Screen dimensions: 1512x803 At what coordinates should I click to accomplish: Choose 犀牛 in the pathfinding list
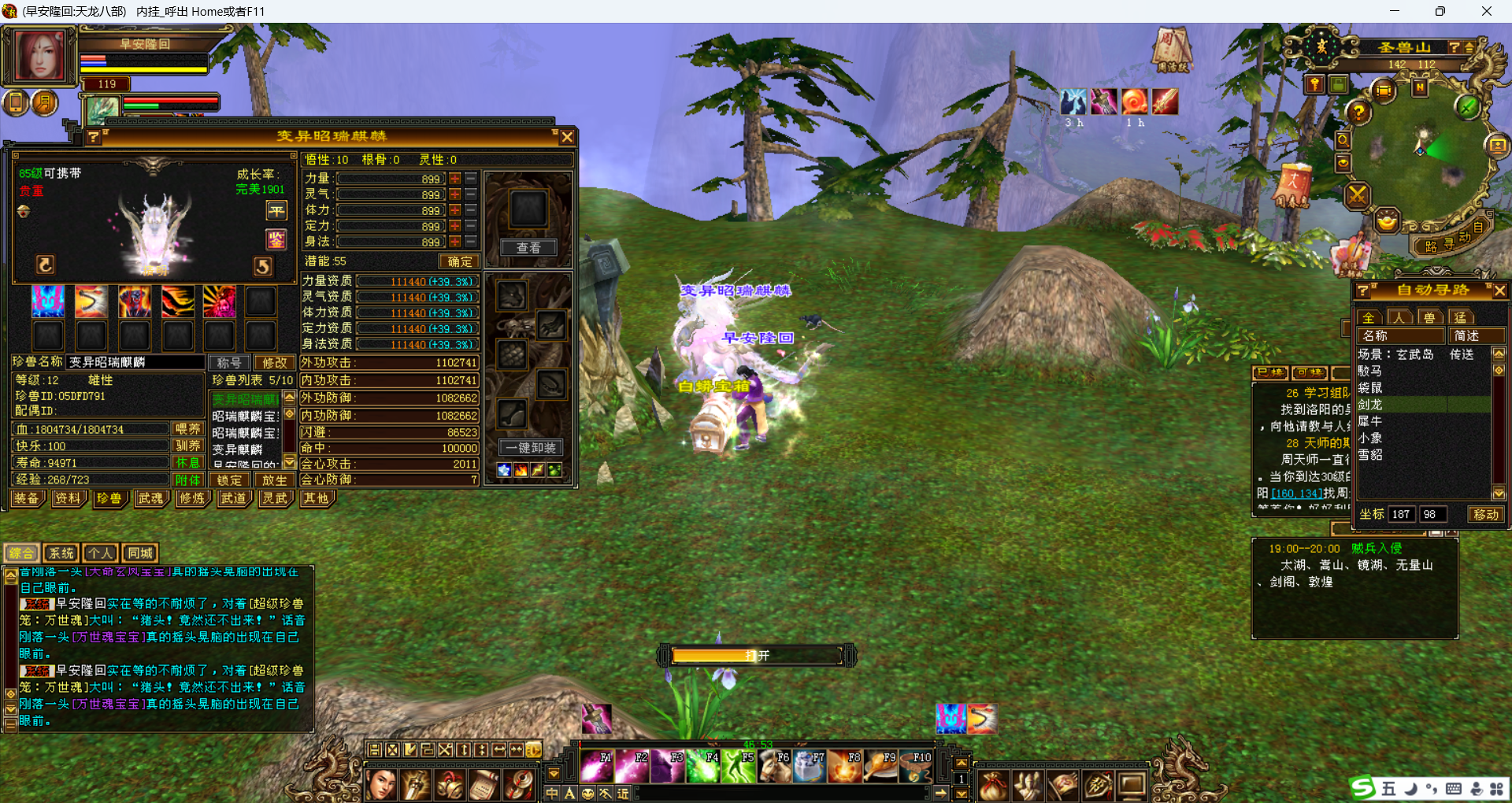pos(1370,421)
